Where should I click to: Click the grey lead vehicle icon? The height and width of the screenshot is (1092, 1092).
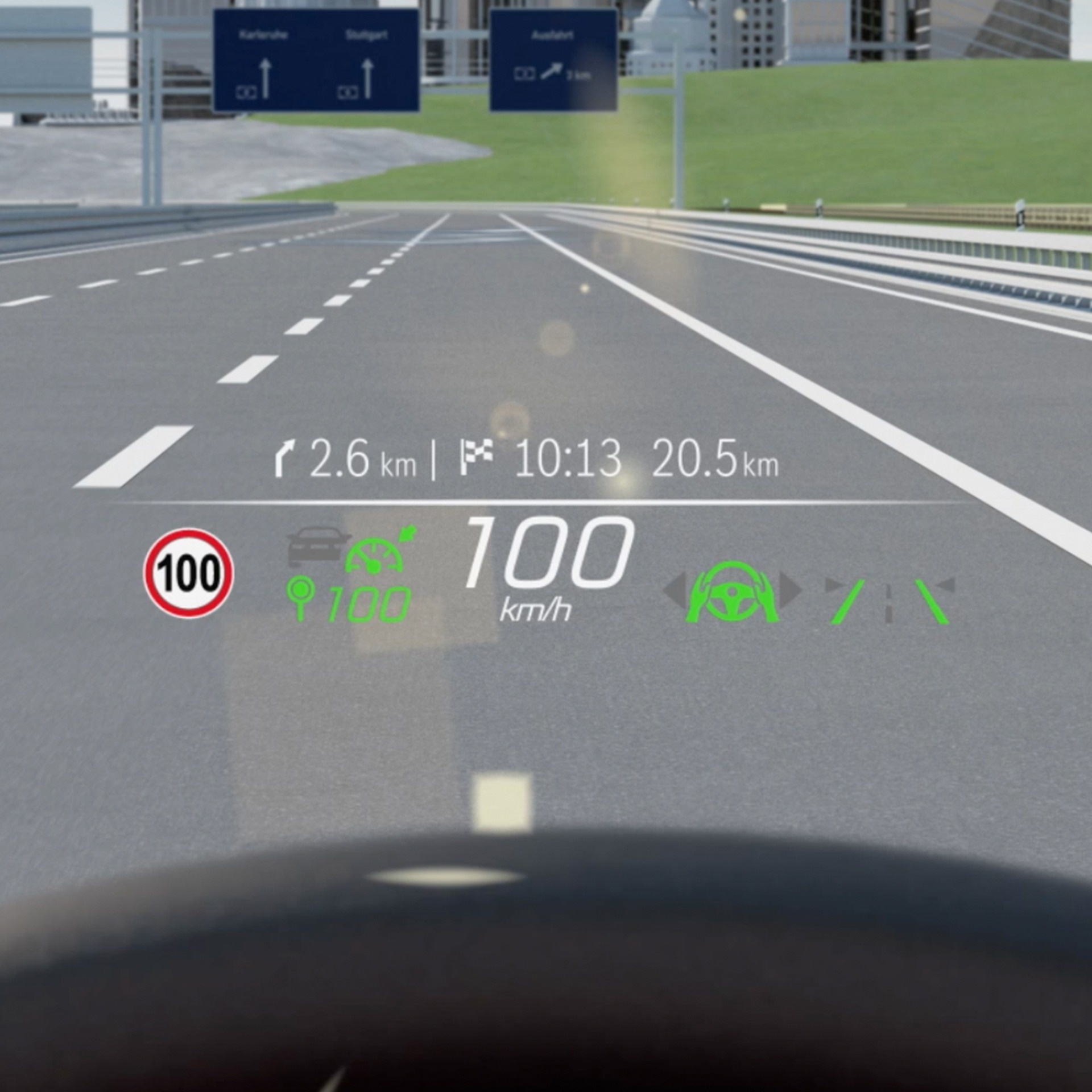[317, 545]
